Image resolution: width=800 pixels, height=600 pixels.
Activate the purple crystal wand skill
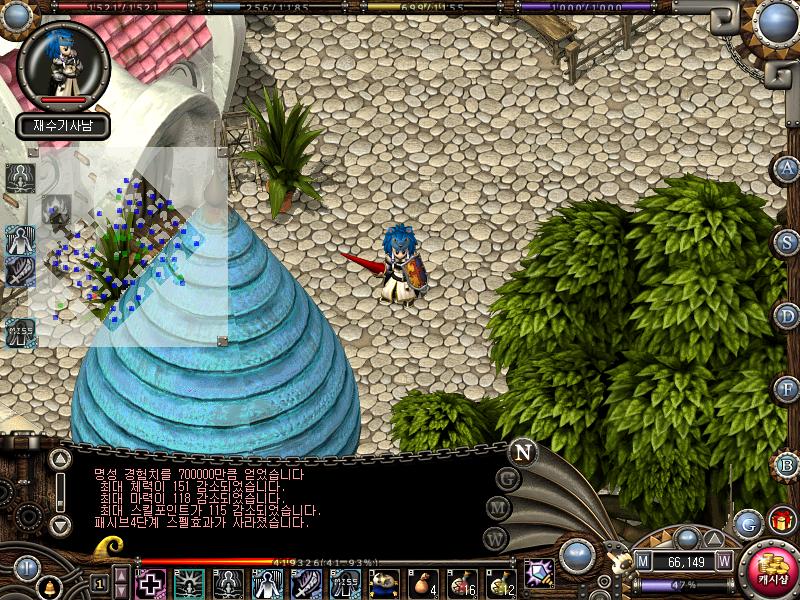(x=539, y=574)
